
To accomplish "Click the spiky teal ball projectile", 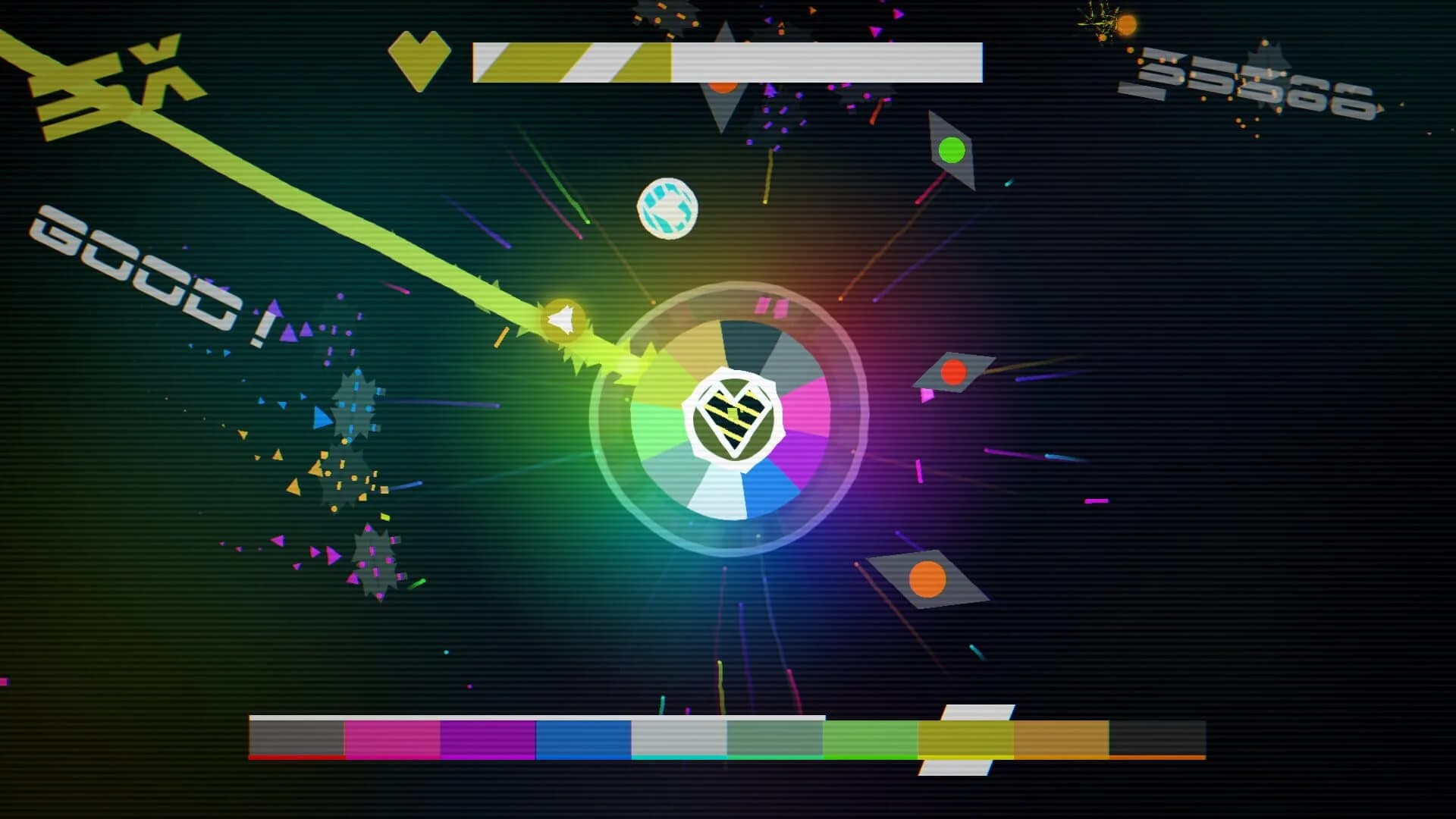I will tap(667, 208).
